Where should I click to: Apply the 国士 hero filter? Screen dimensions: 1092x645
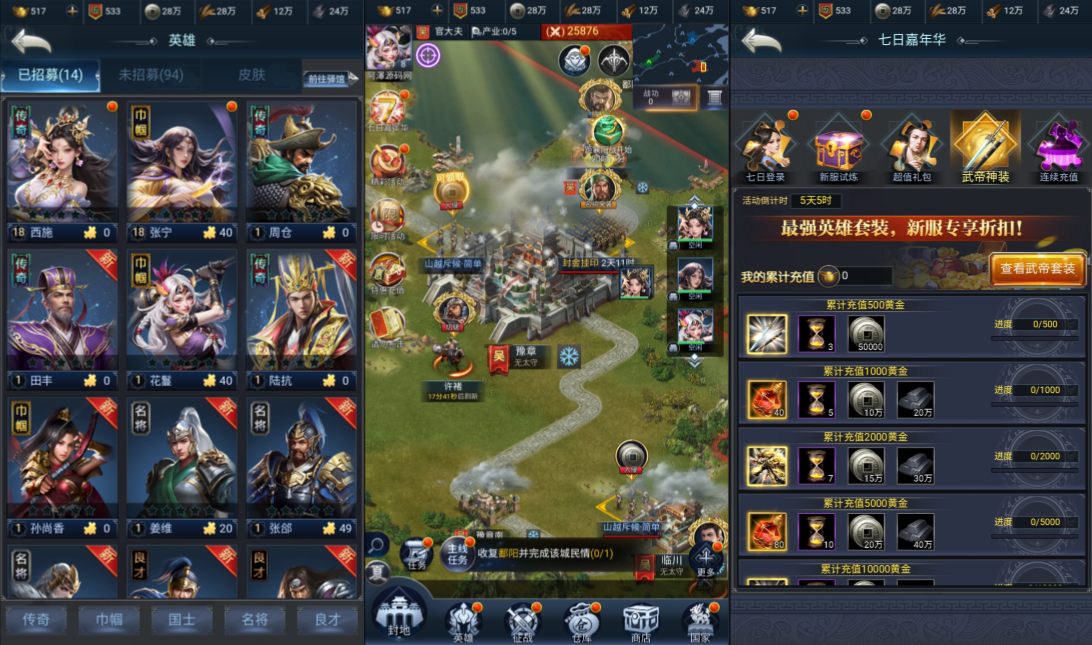182,619
